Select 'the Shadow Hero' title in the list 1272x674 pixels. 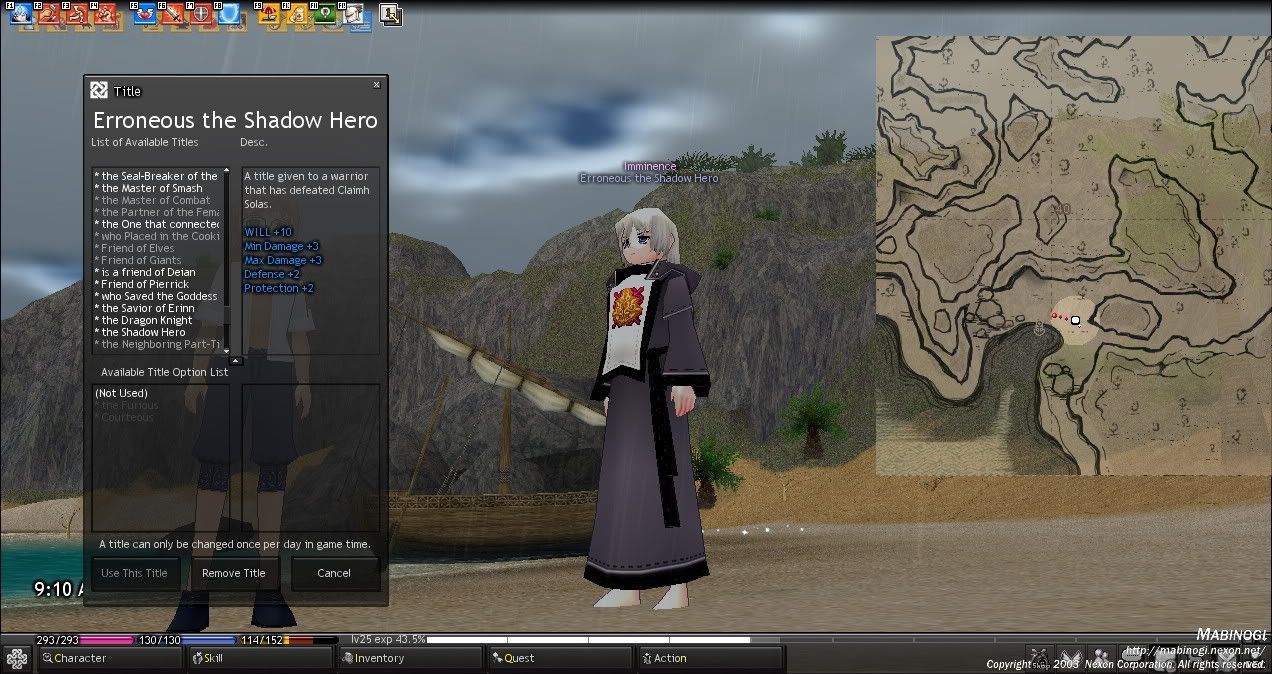tap(143, 332)
